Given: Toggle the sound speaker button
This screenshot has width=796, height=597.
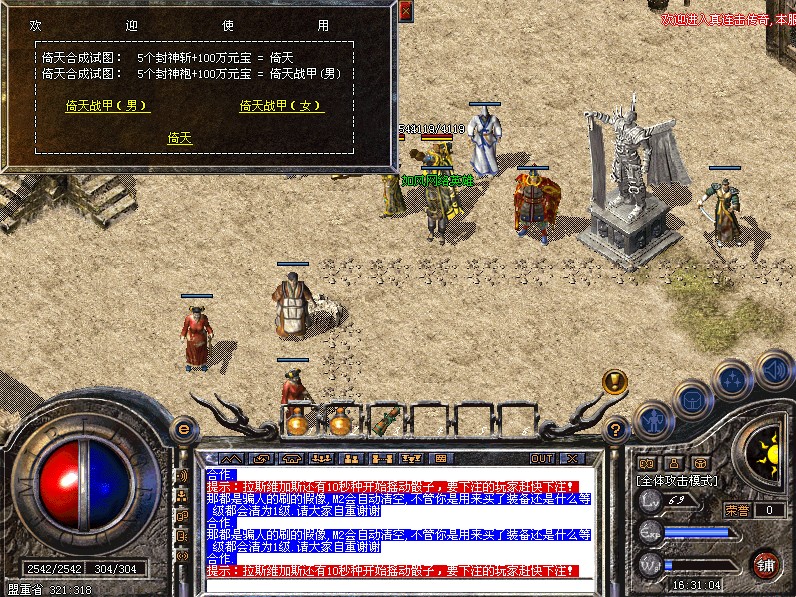Looking at the screenshot, I should [773, 370].
